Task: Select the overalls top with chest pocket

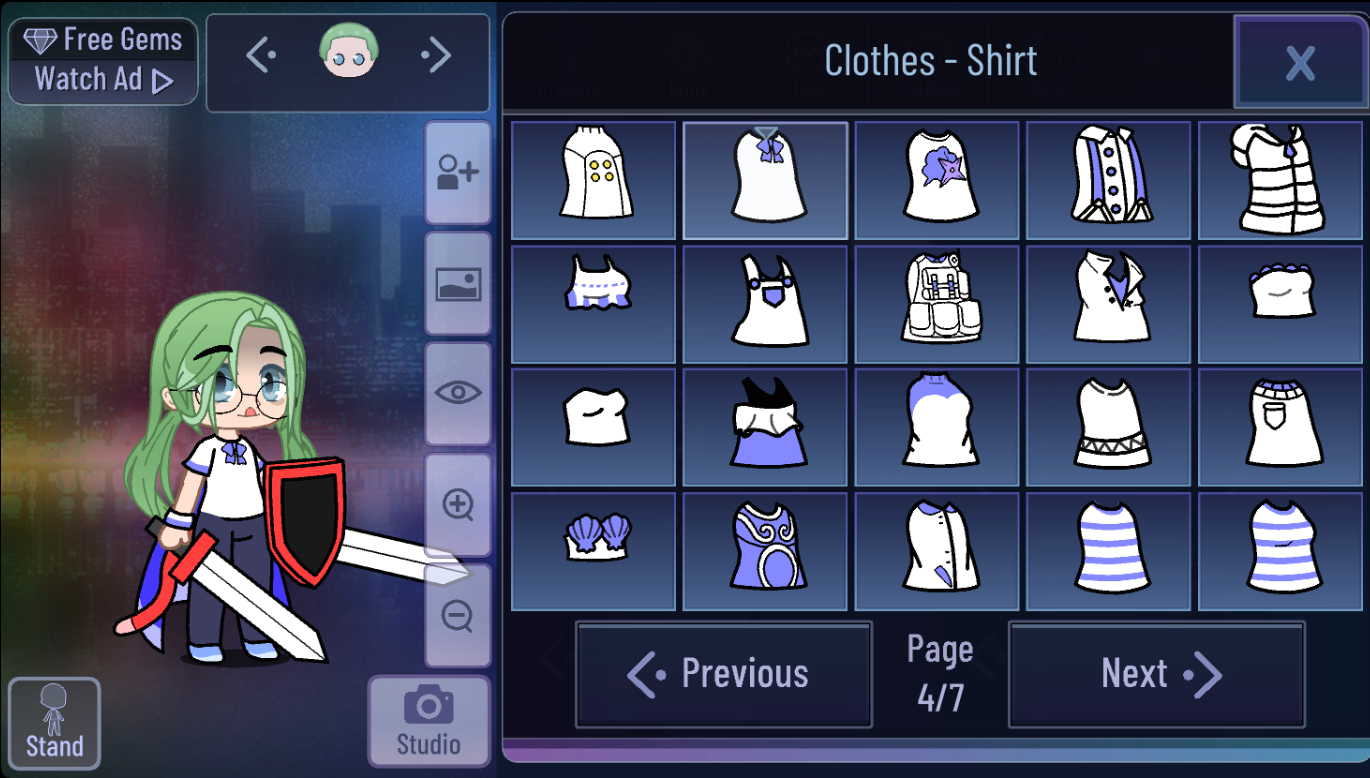Action: point(765,304)
